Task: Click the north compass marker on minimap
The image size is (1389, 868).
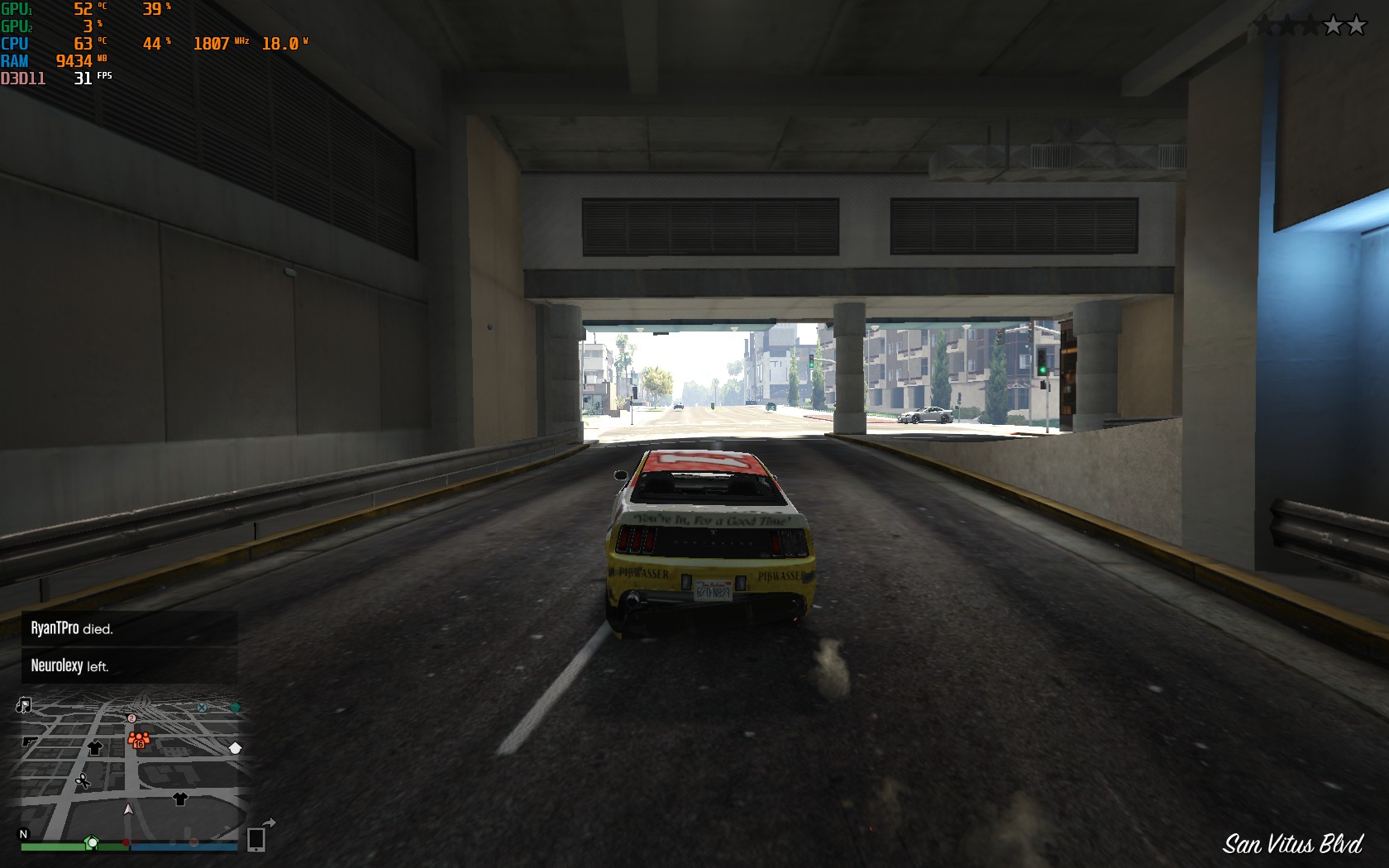Action: 23,834
